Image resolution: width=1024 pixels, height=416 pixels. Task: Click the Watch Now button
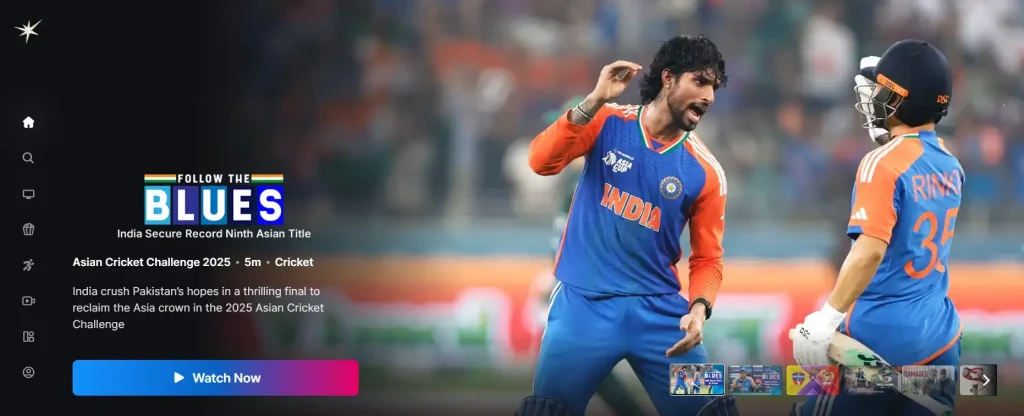coord(215,378)
